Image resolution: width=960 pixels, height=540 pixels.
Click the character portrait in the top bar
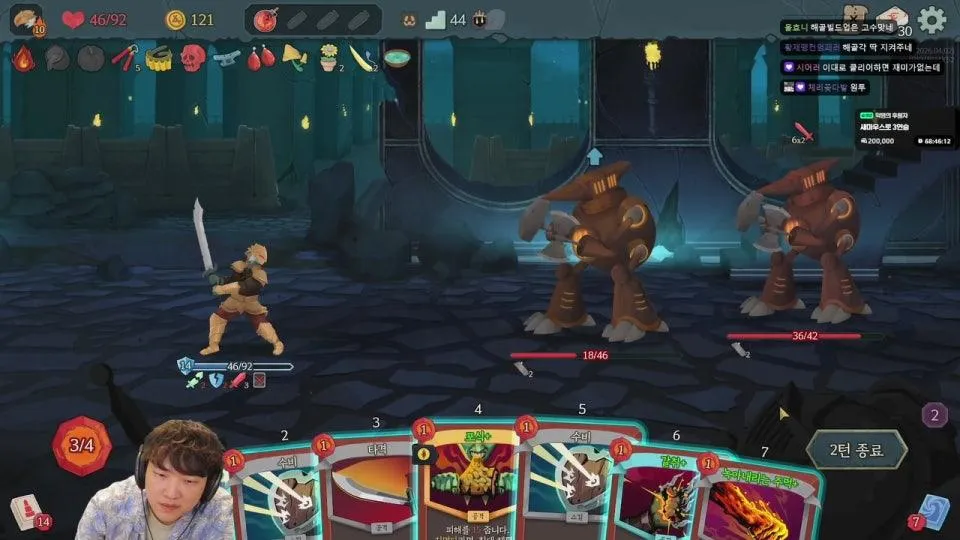(26, 19)
